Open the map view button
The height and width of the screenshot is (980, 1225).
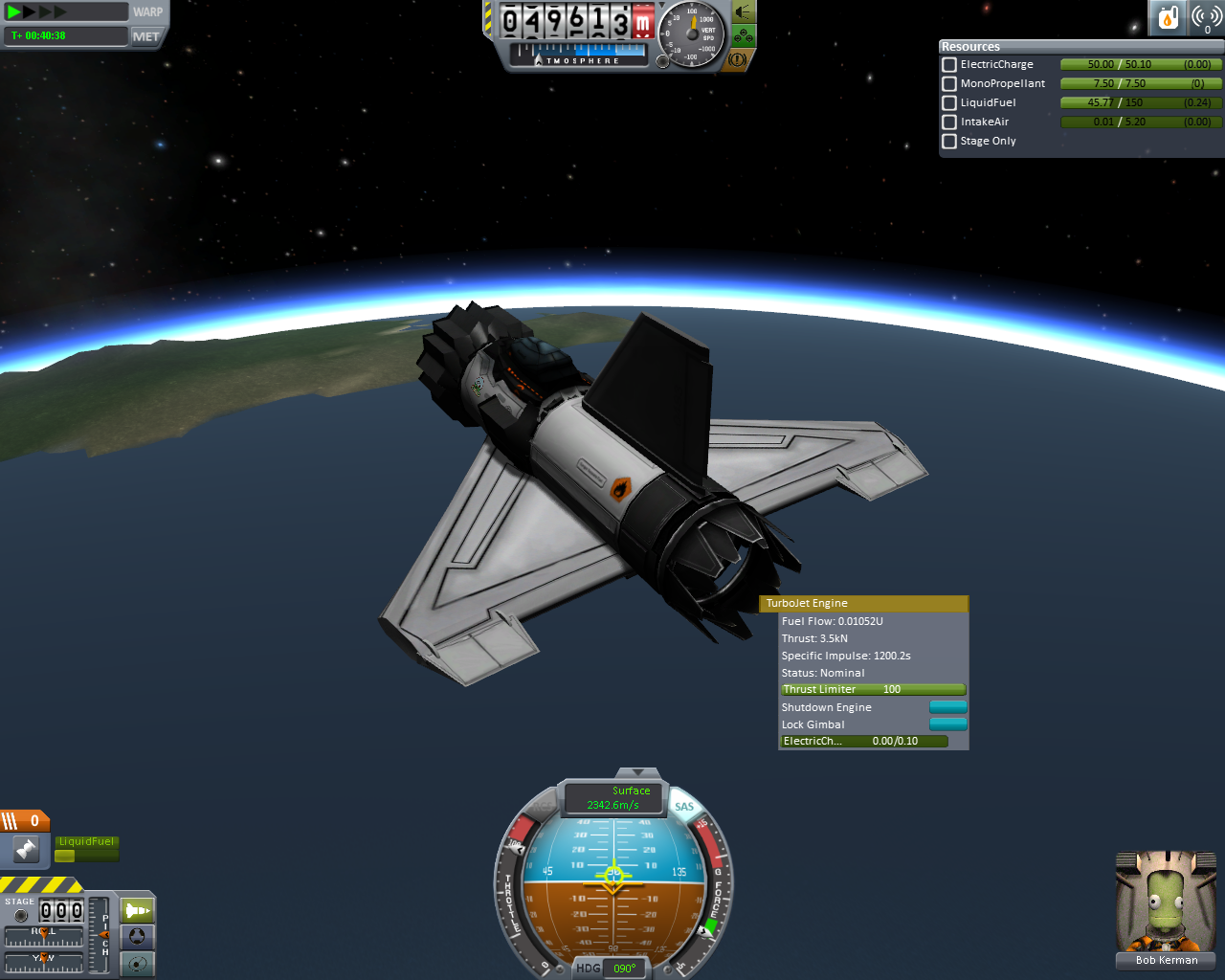(137, 963)
